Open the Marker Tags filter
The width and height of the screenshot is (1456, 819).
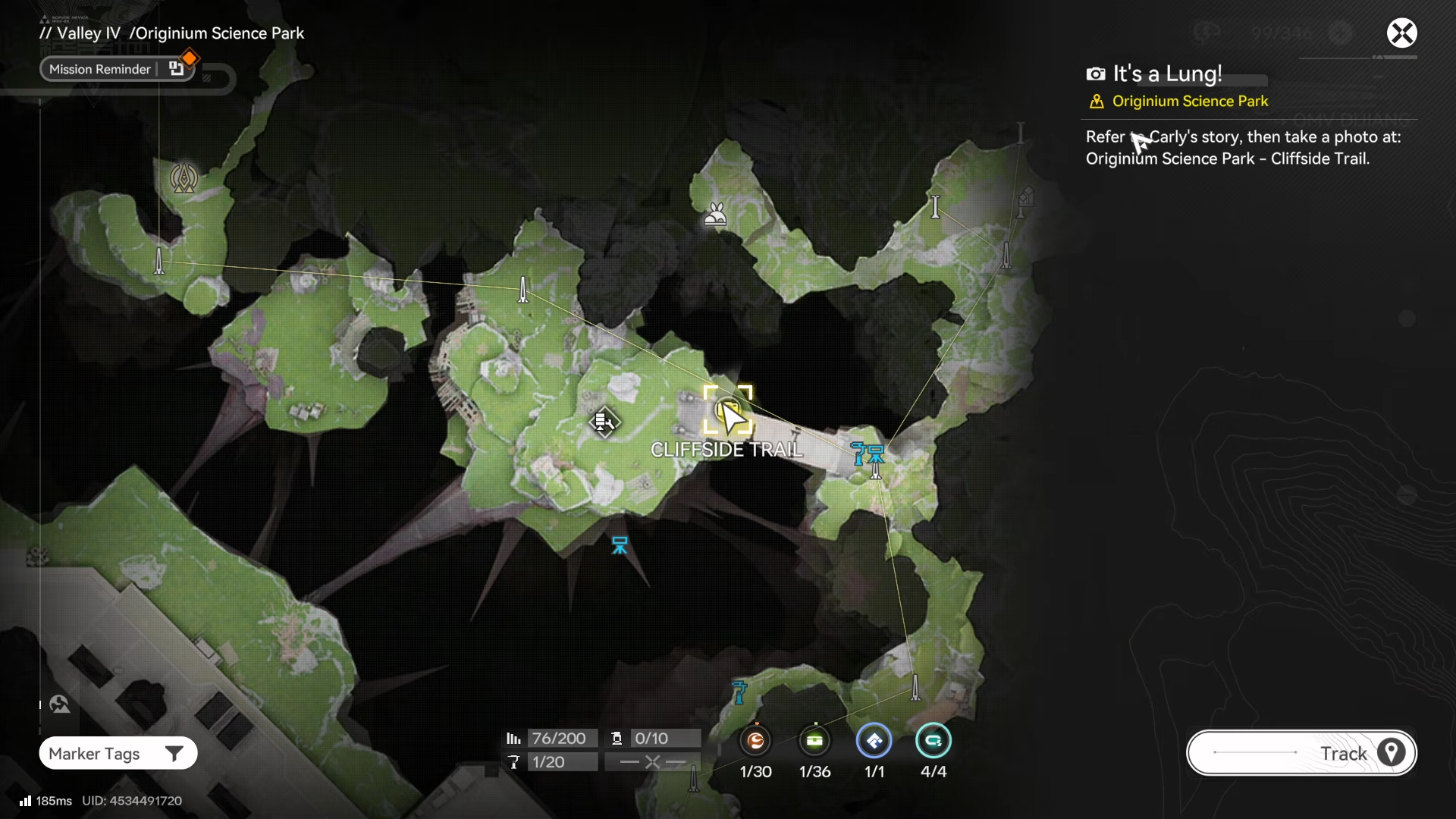tap(118, 753)
